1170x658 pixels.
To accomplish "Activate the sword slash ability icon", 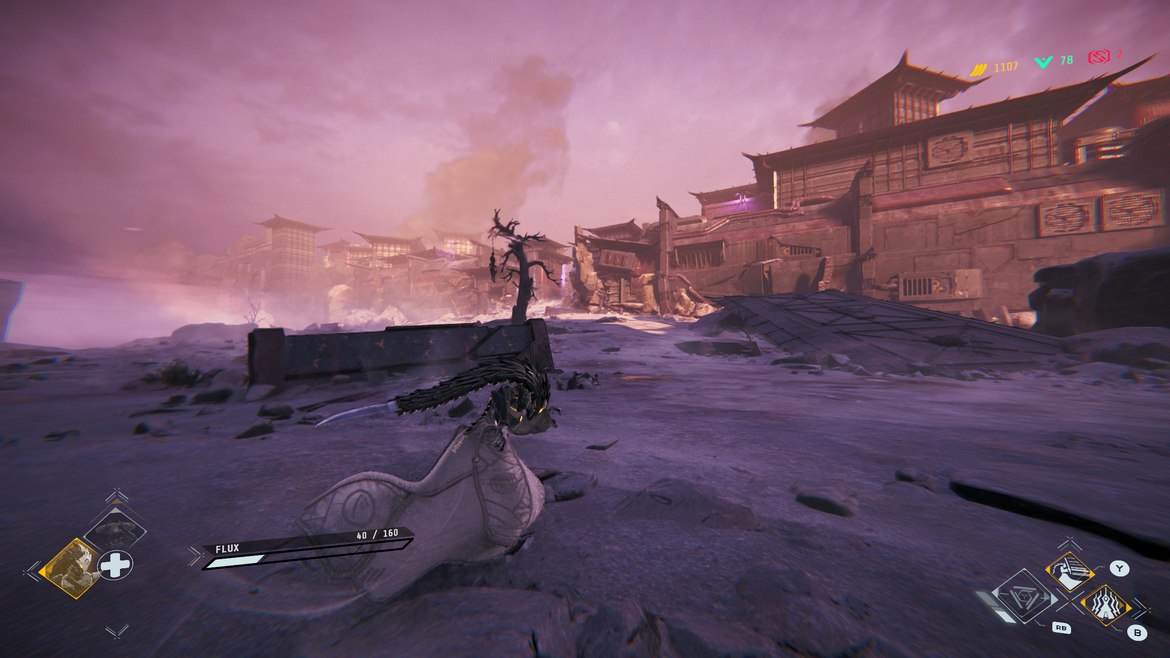I will 1071,572.
